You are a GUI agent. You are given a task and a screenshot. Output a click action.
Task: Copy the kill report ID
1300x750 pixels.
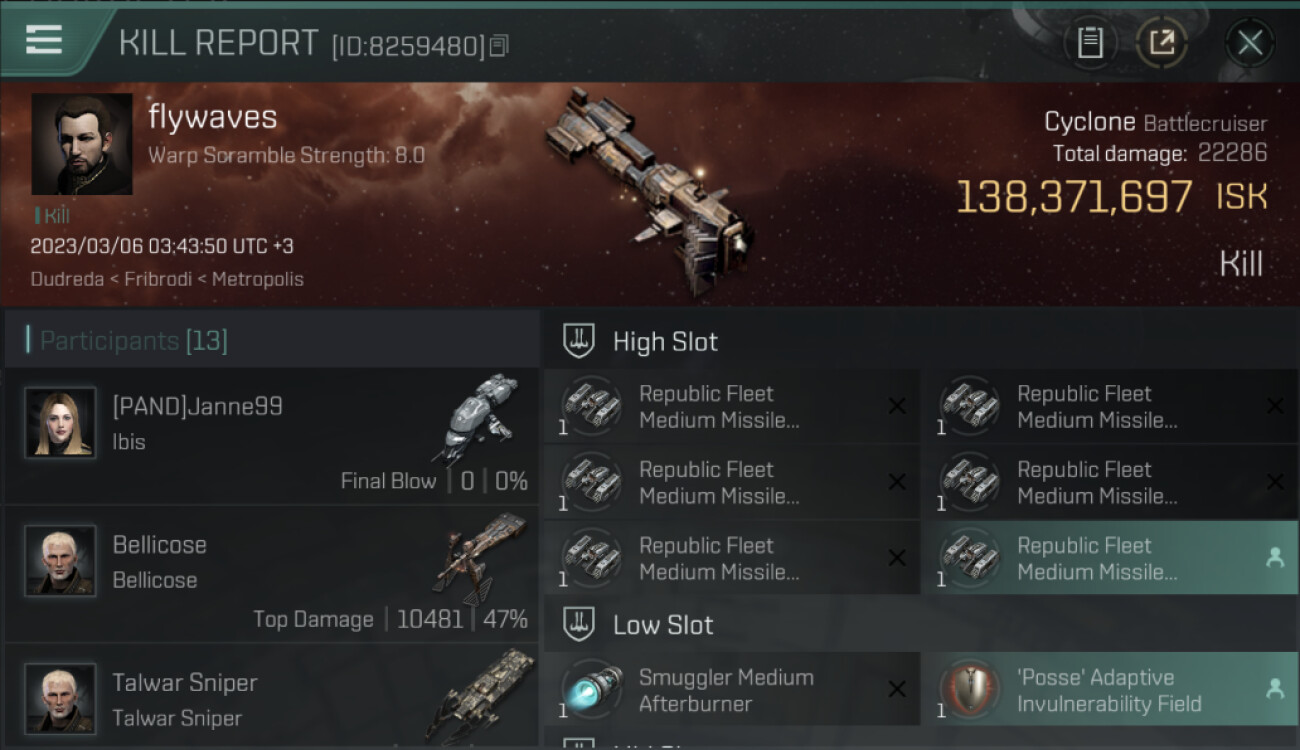point(499,45)
